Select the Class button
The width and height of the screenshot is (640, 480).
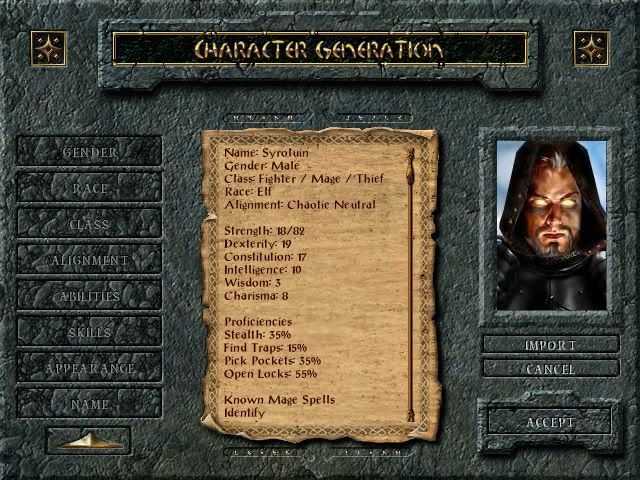pos(90,224)
